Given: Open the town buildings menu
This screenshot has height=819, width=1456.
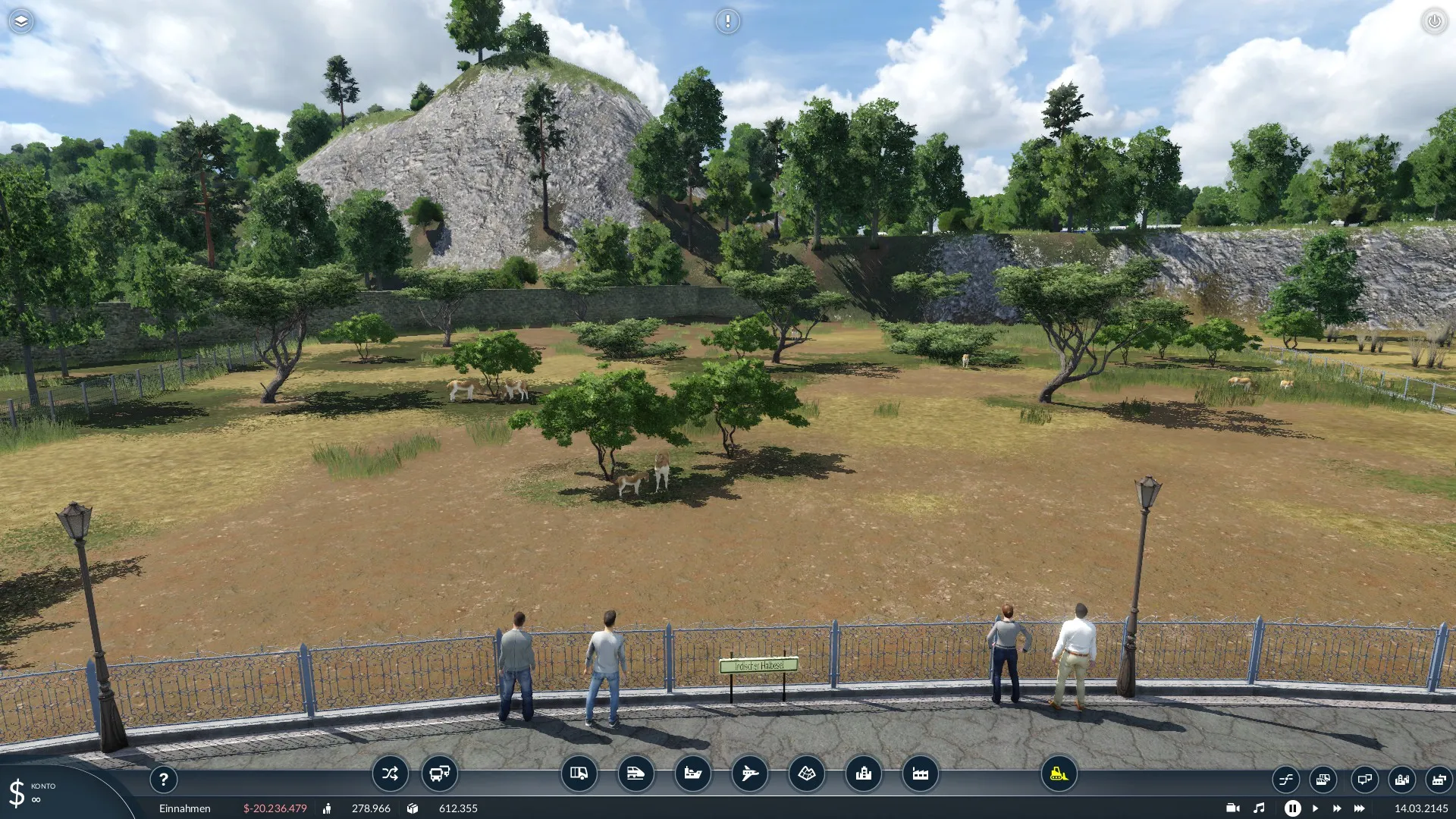Looking at the screenshot, I should pos(863,773).
